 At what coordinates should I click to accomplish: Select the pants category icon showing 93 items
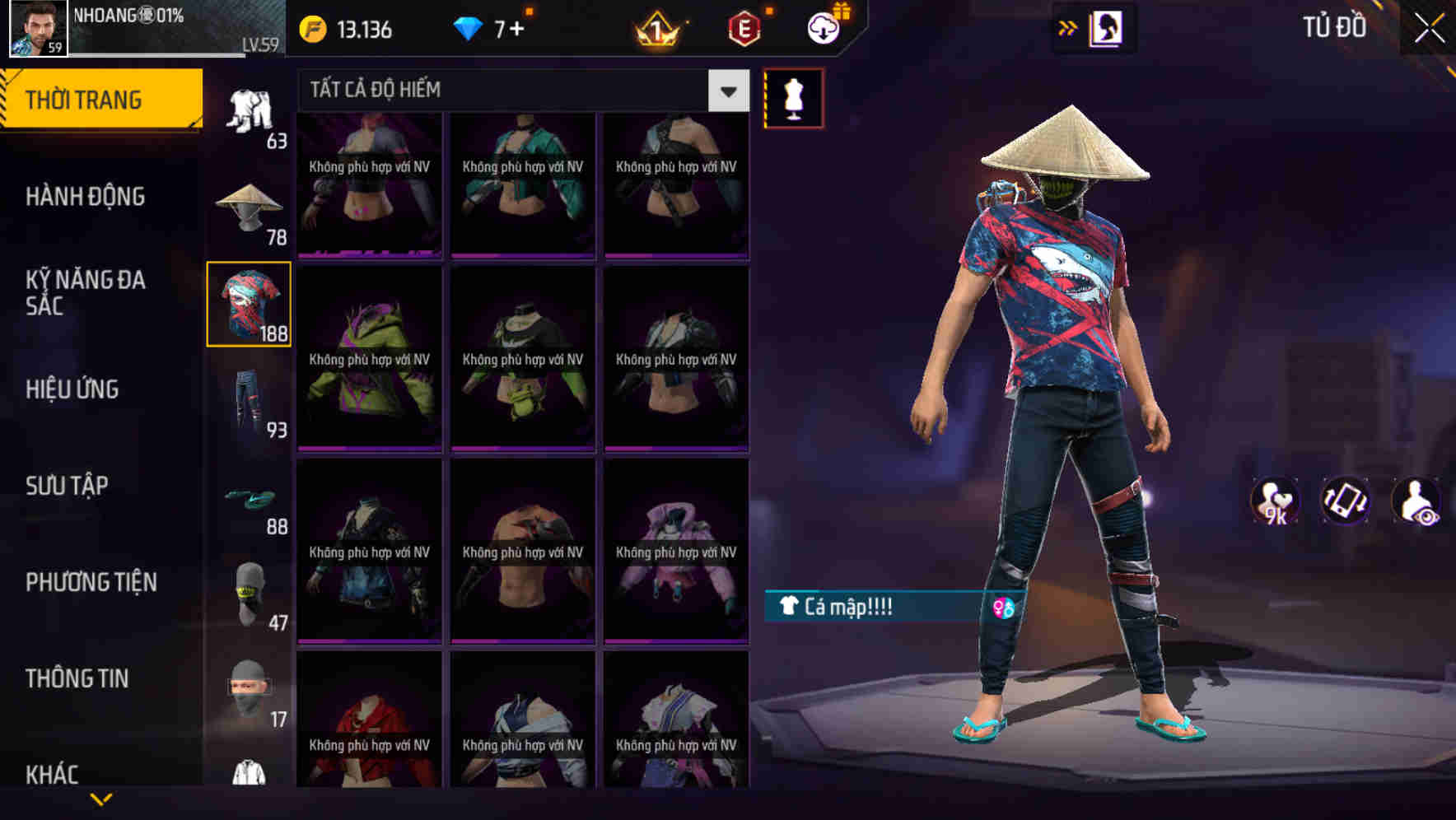click(249, 403)
